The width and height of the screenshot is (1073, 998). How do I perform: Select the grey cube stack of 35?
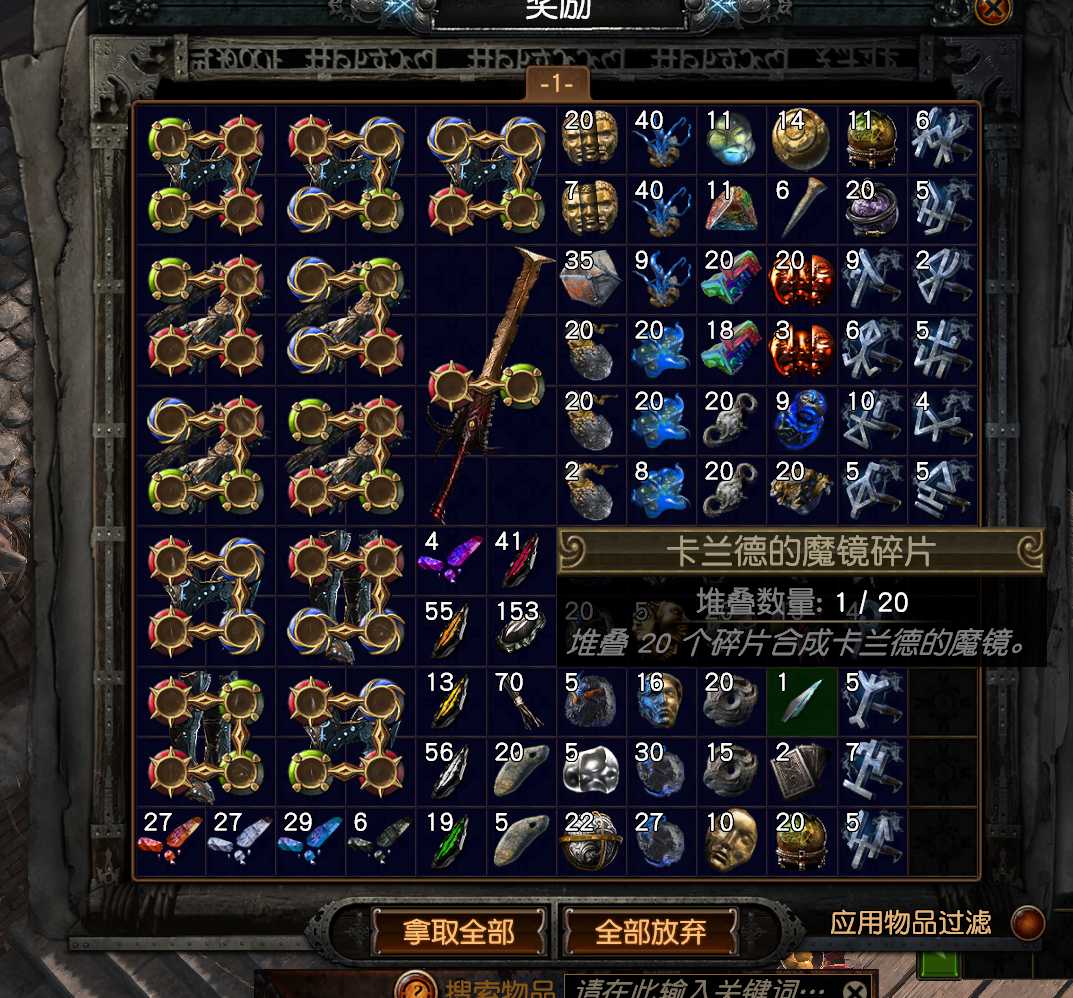click(591, 281)
